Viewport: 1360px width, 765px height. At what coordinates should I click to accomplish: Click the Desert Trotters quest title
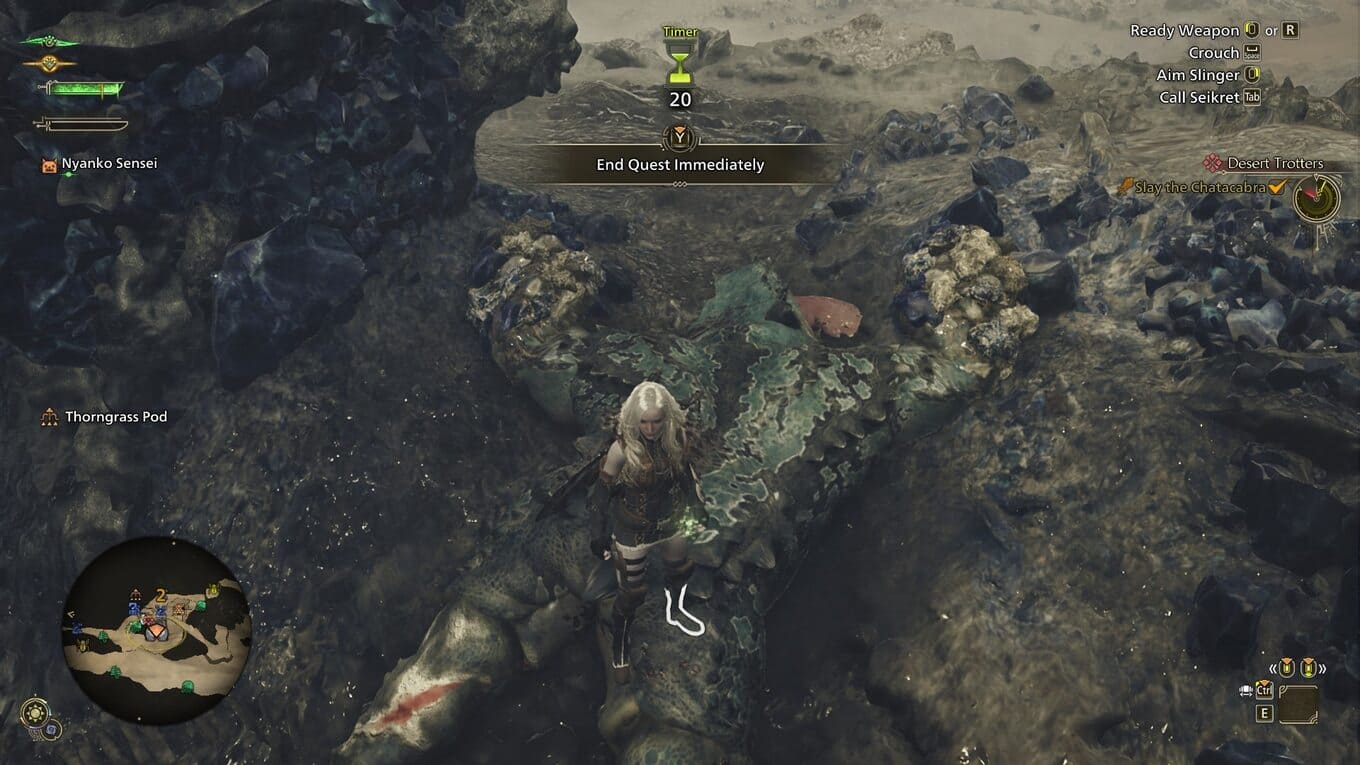click(x=1274, y=163)
